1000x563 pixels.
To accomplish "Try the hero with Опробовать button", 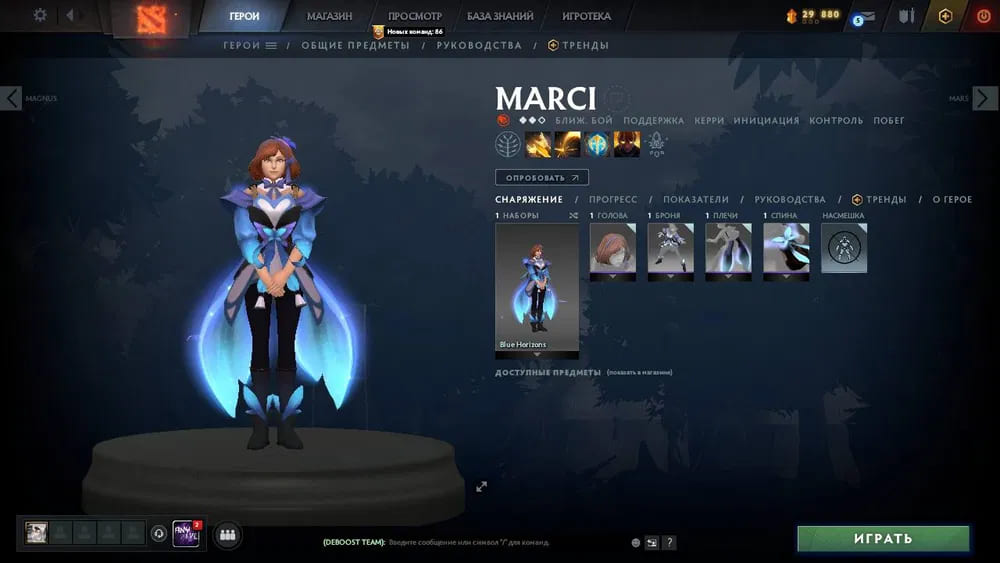I will click(x=541, y=178).
